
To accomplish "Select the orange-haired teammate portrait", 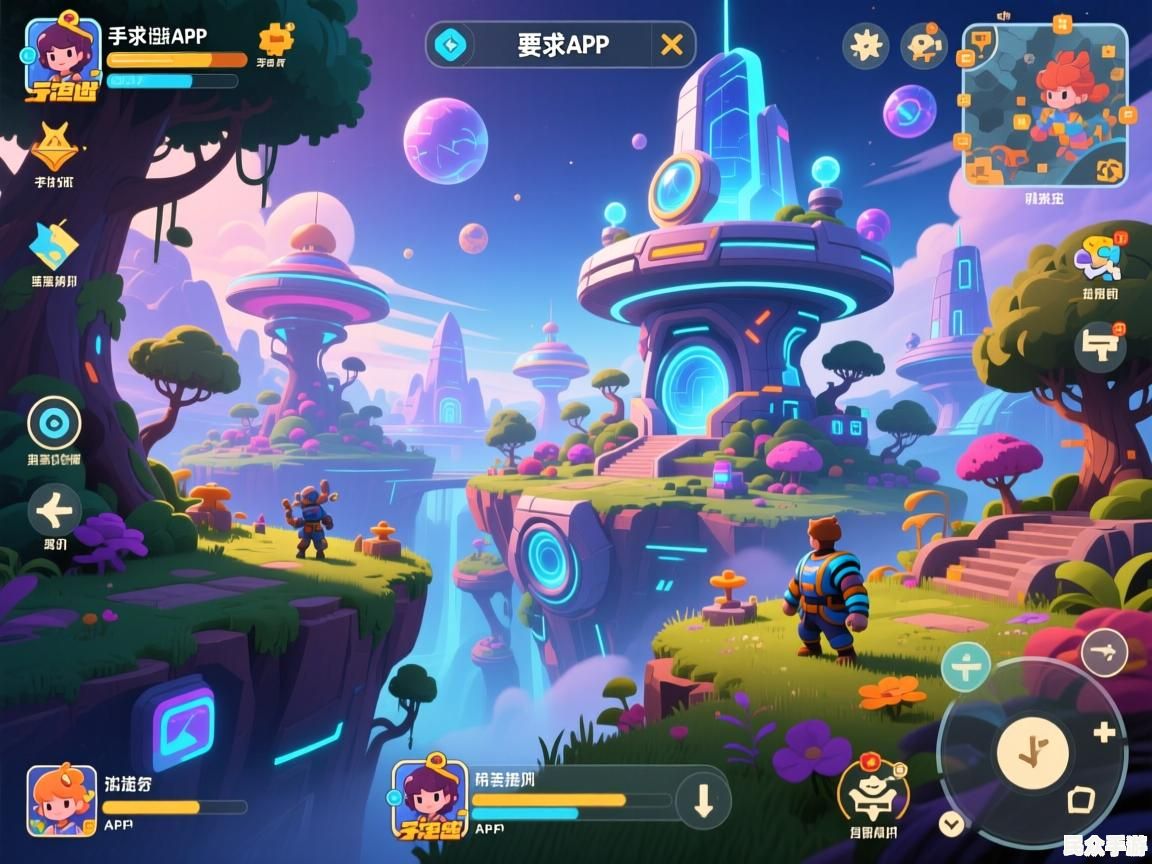I will pos(61,799).
